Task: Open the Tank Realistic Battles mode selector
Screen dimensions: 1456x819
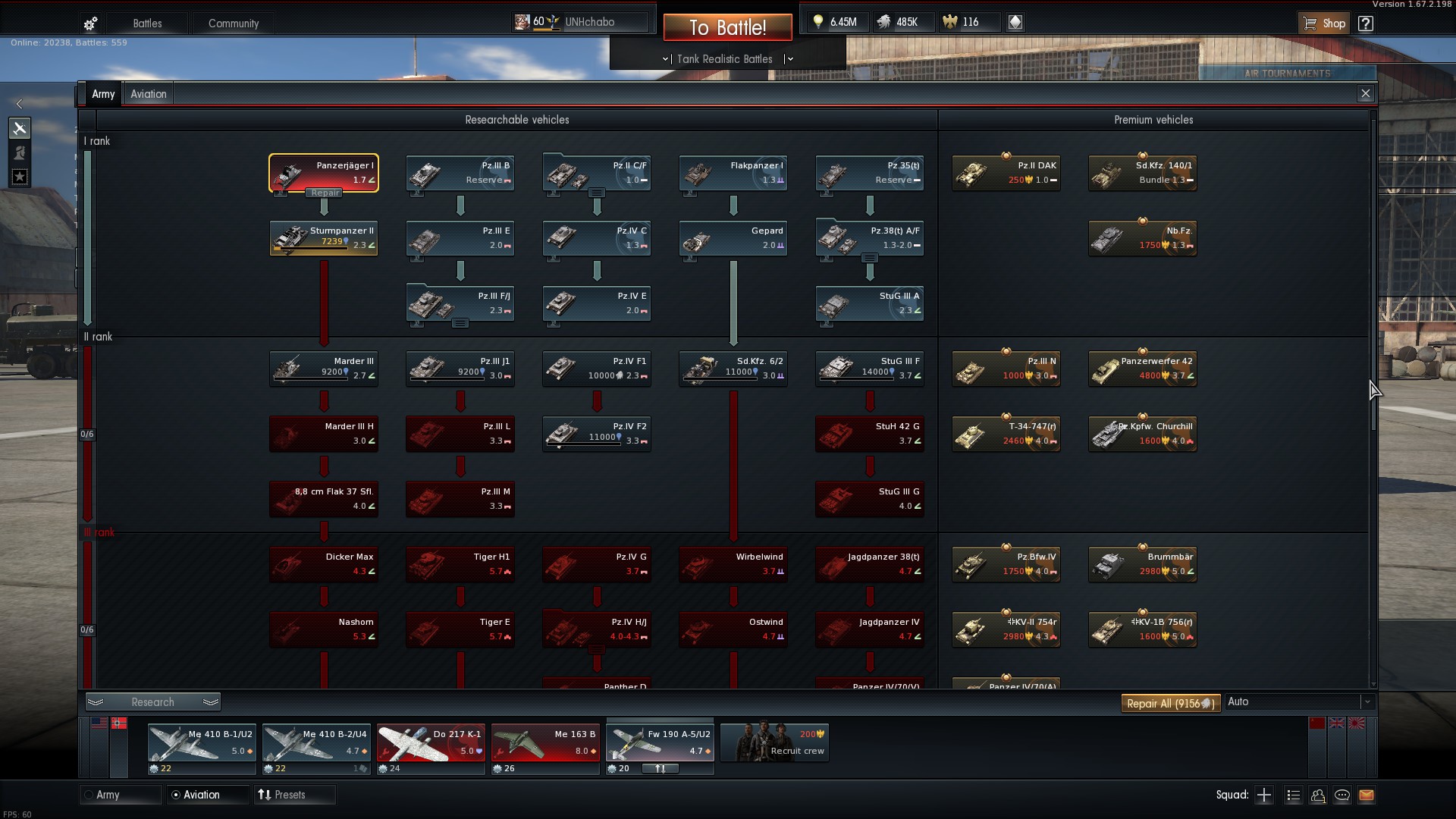Action: pos(725,59)
